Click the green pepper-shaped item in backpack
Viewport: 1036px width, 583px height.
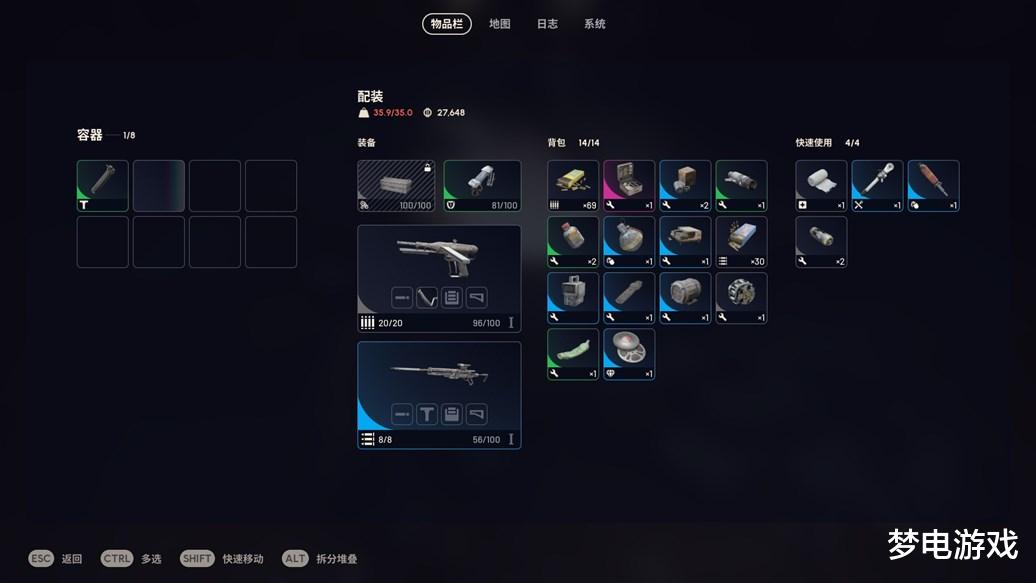pos(573,354)
